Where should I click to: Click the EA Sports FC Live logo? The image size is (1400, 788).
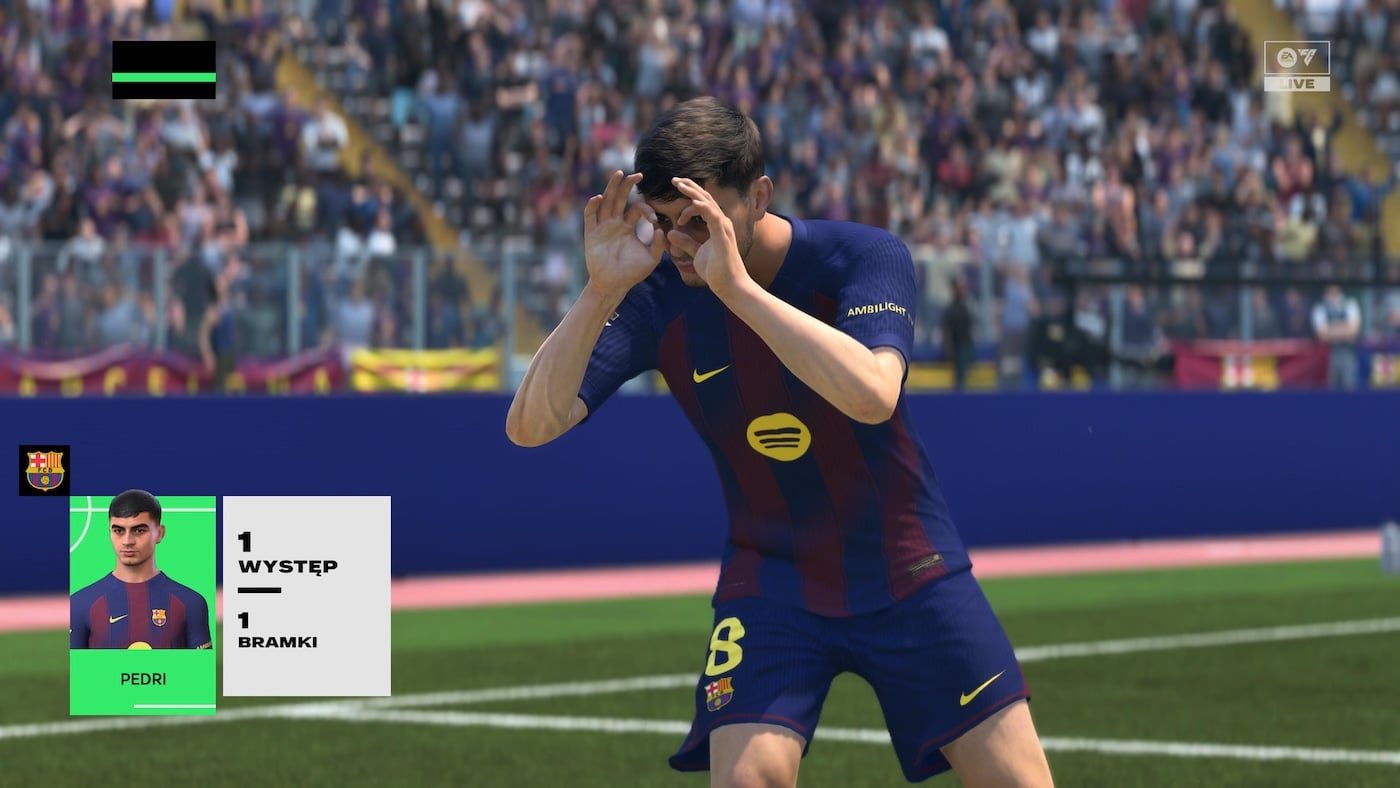(1296, 66)
